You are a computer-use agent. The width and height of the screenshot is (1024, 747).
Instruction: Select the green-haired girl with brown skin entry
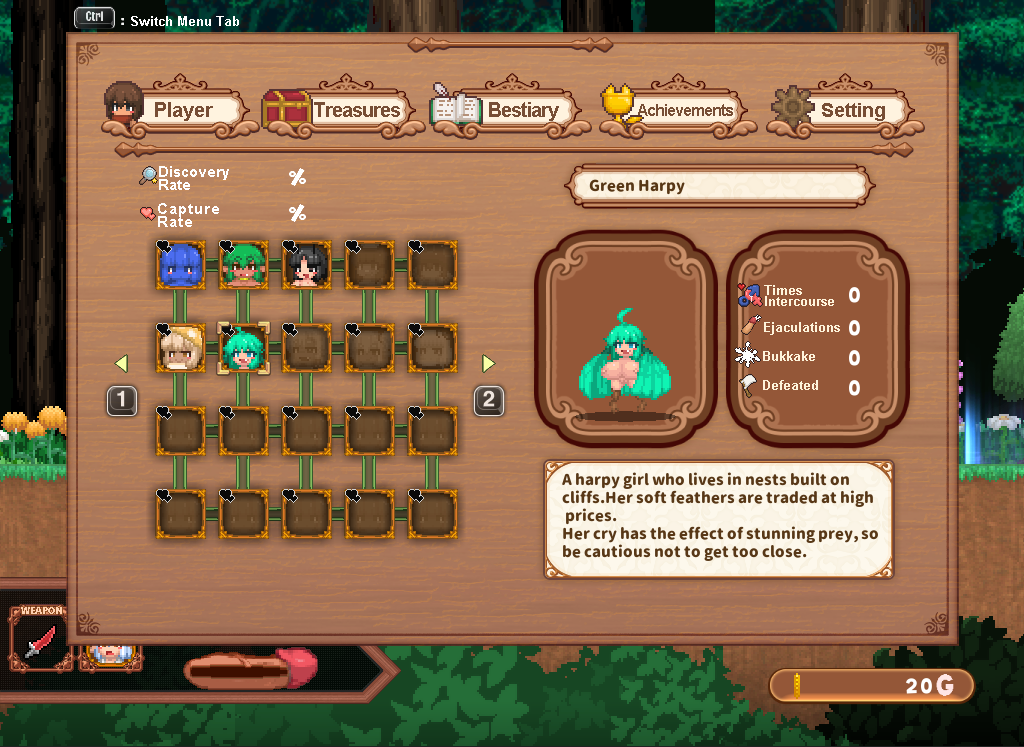point(243,265)
